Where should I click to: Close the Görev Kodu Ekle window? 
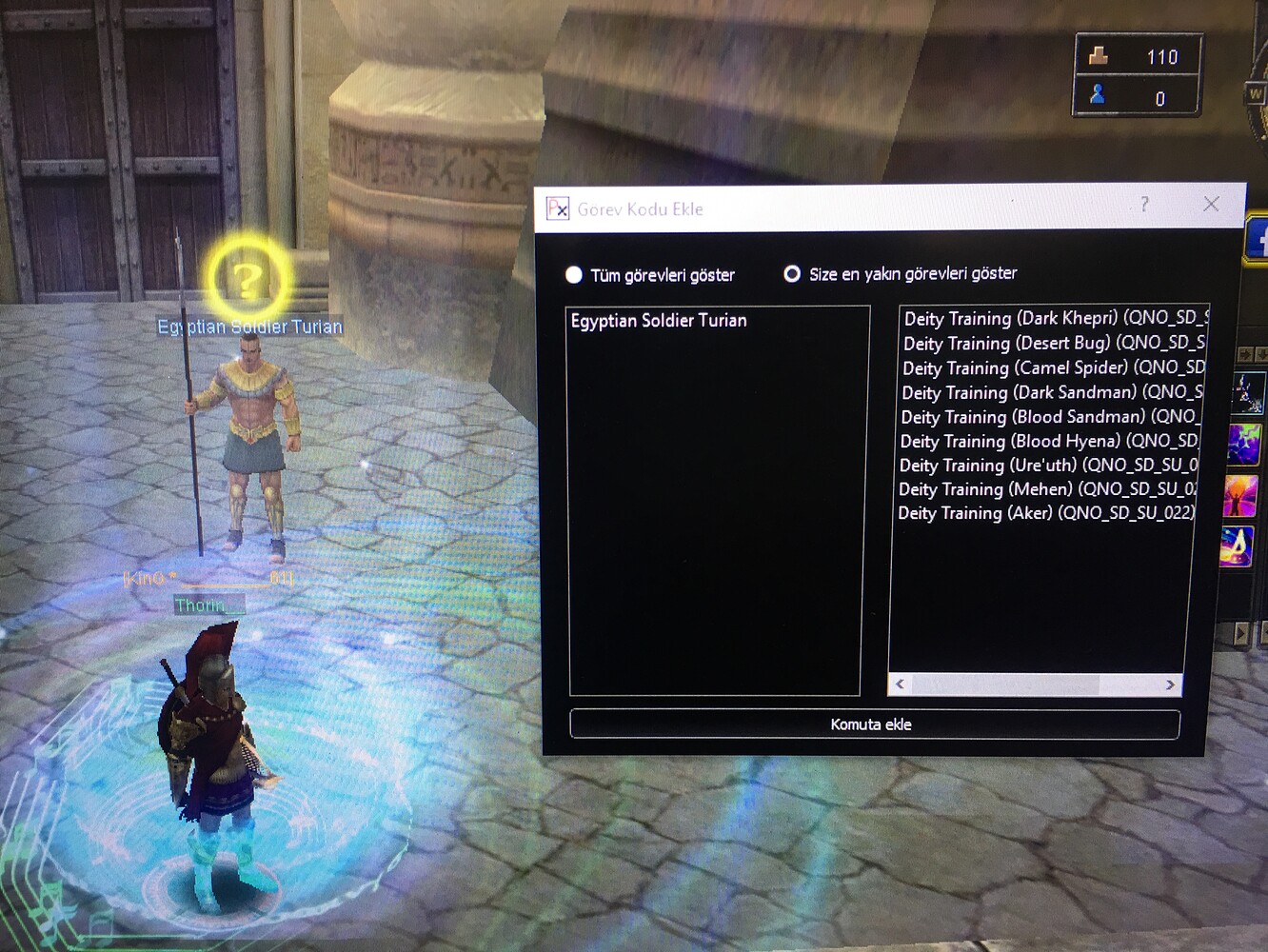coord(1211,205)
